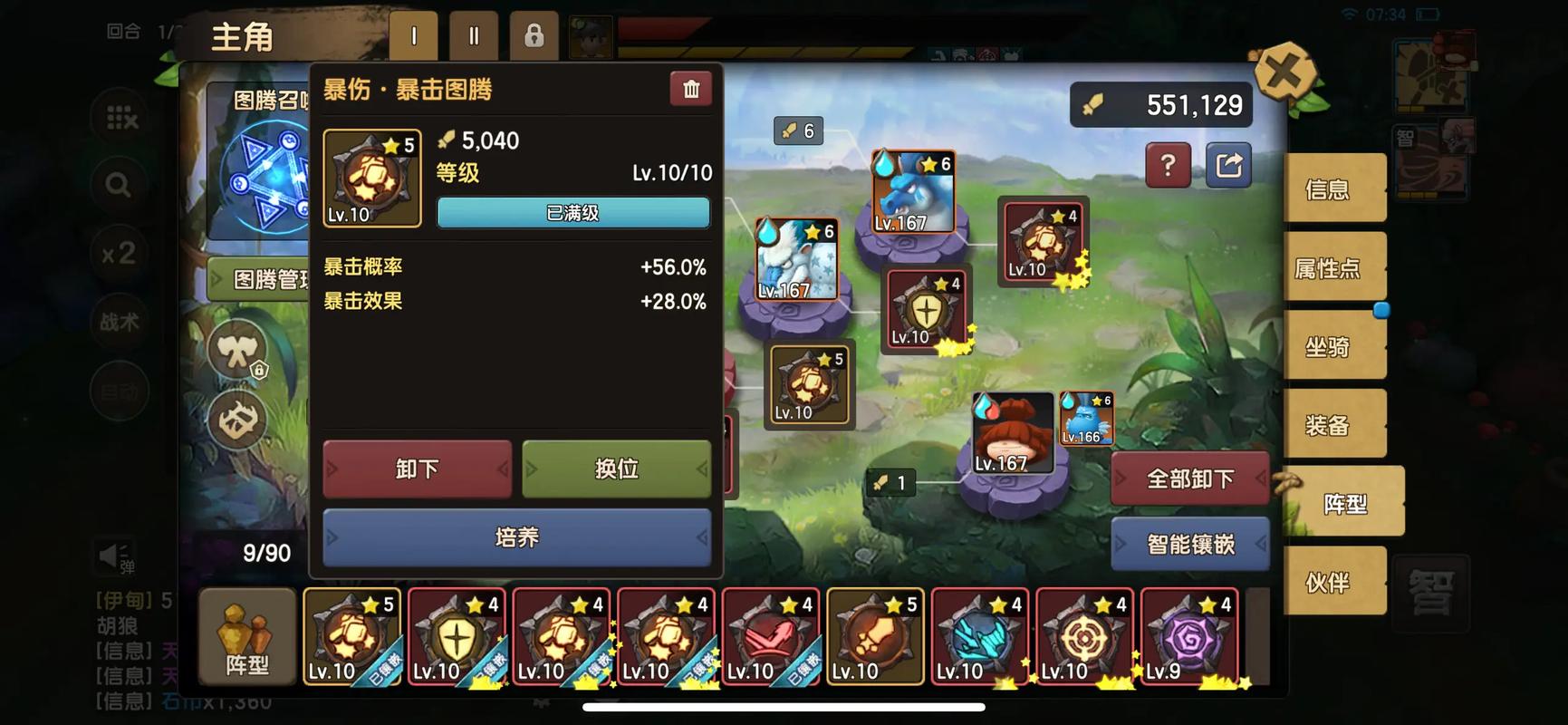Choose 全部卸下 to remove all totems

tap(1189, 478)
